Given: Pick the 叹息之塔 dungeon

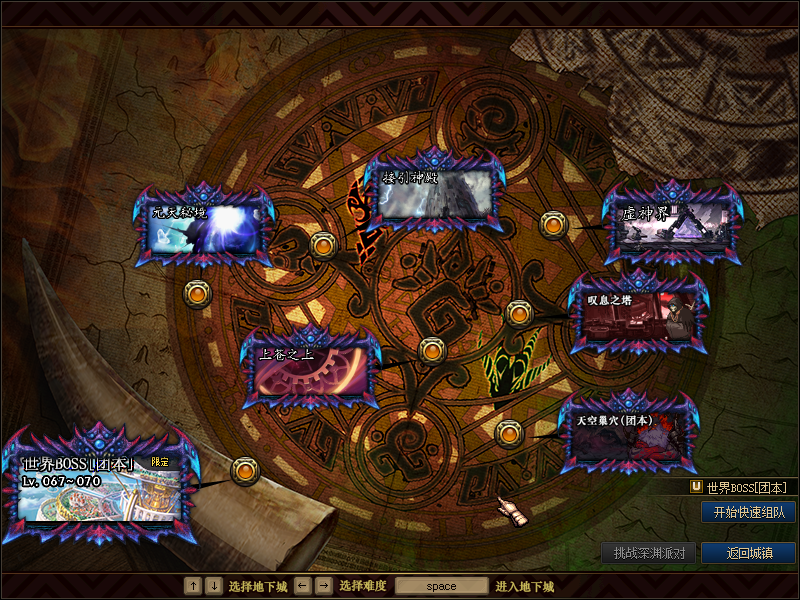Looking at the screenshot, I should click(637, 315).
